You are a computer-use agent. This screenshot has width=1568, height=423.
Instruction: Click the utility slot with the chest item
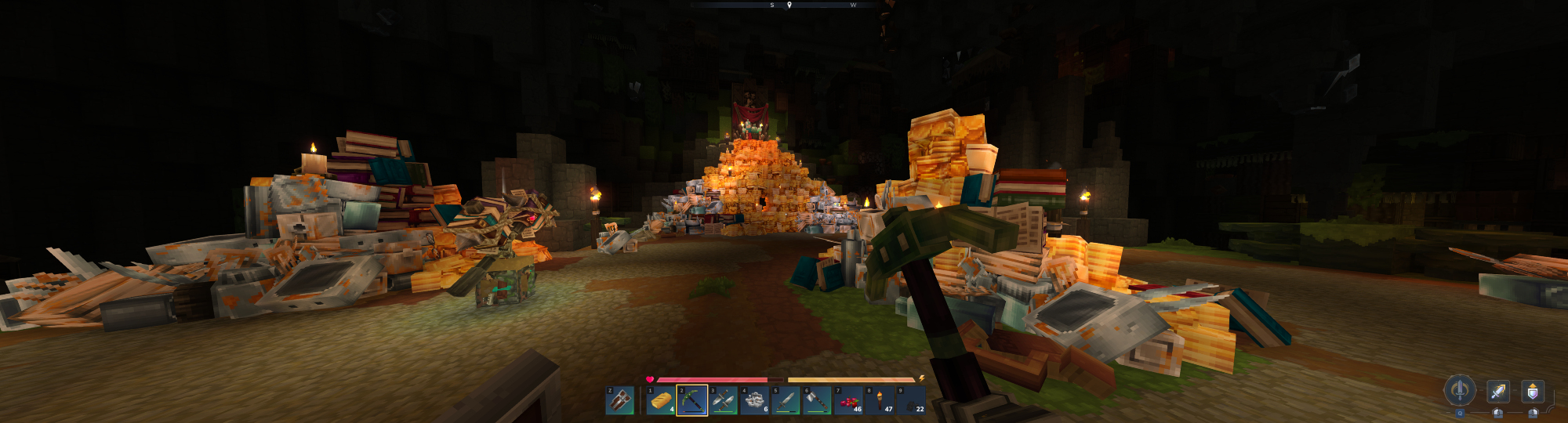tap(619, 400)
